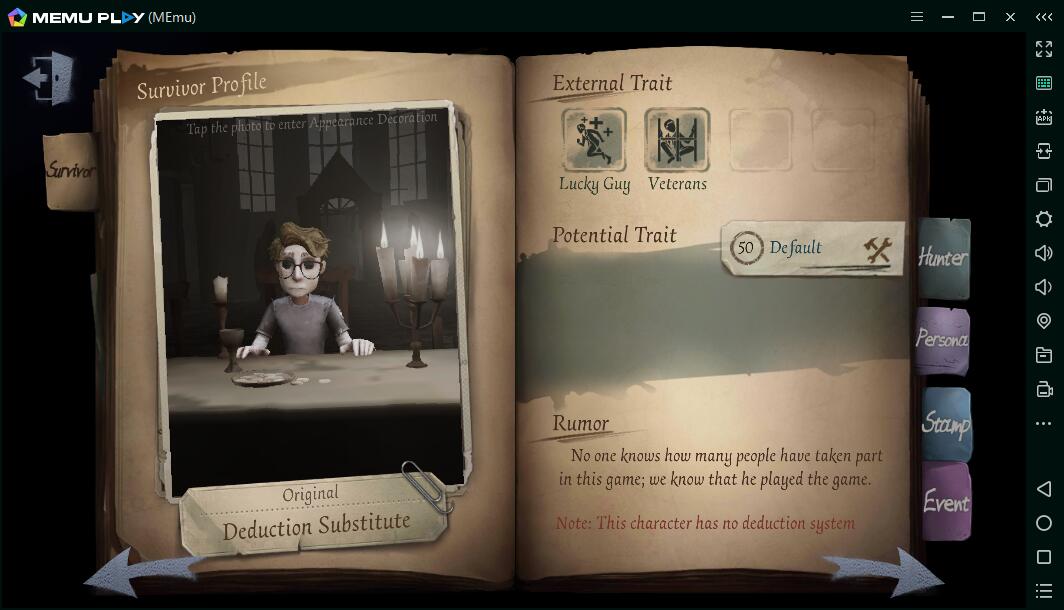Image resolution: width=1064 pixels, height=610 pixels.
Task: Switch to the Survivor tab
Action: pos(70,171)
